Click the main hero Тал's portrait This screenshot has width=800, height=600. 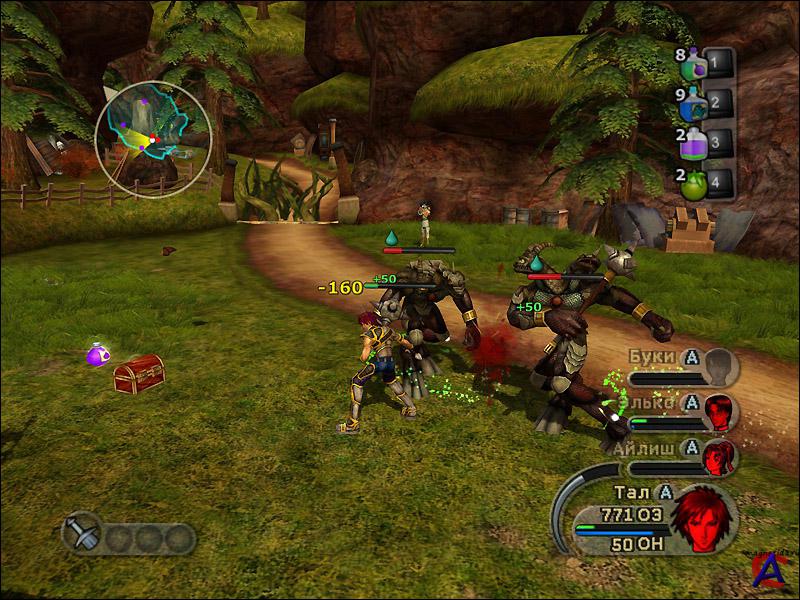[x=702, y=517]
